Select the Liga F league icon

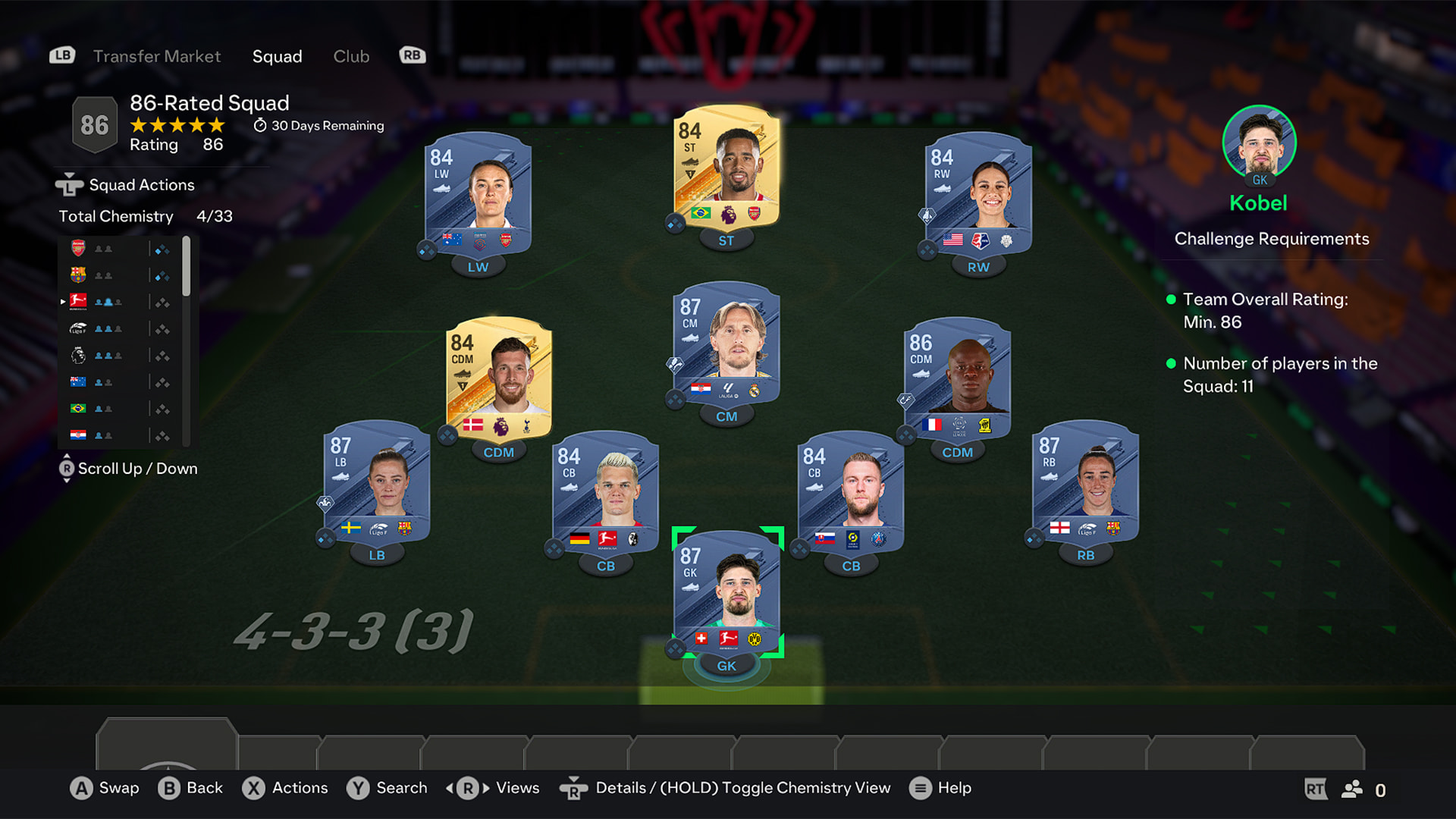pos(78,328)
